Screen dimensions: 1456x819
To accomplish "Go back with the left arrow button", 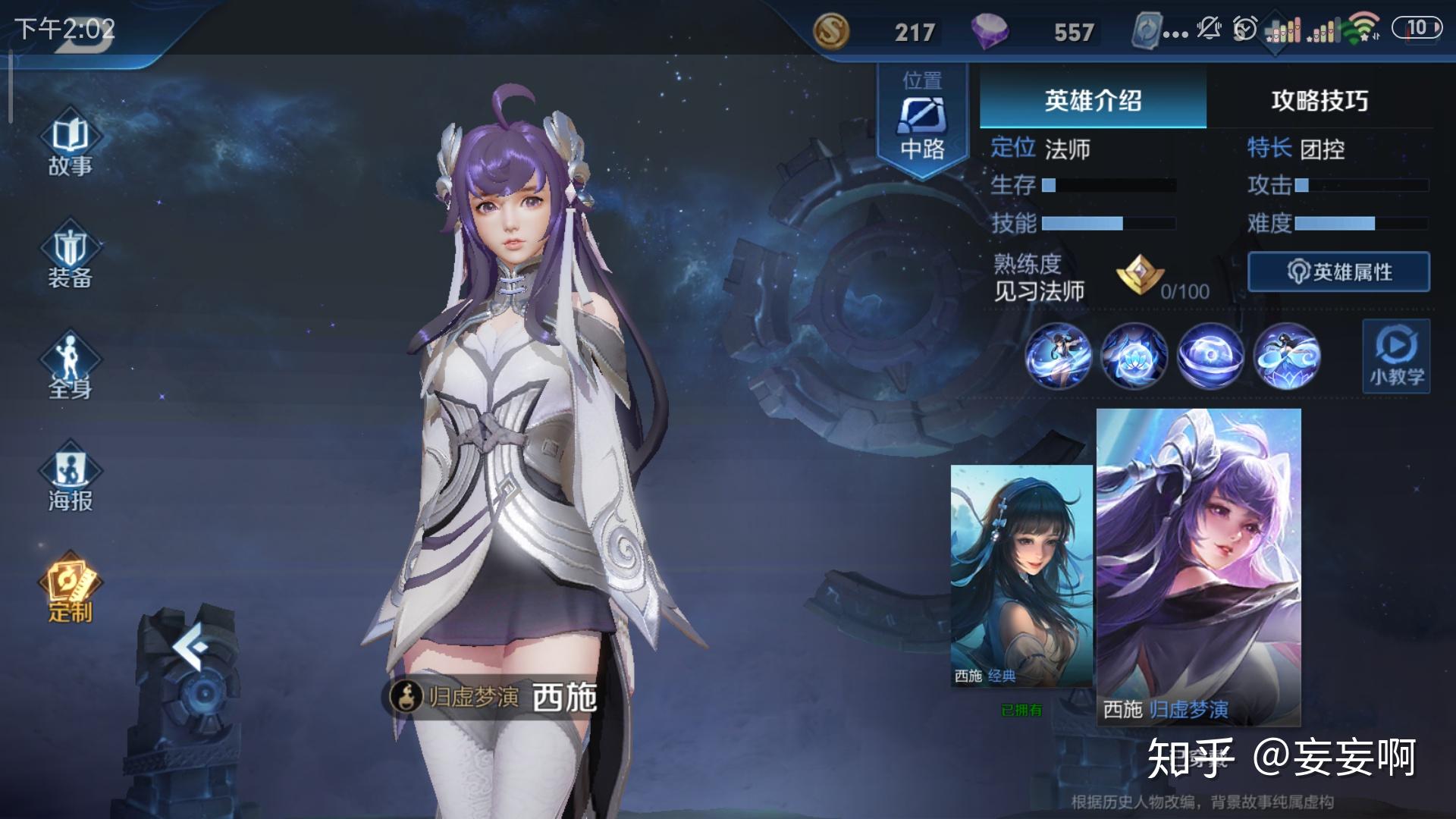I will tap(188, 647).
